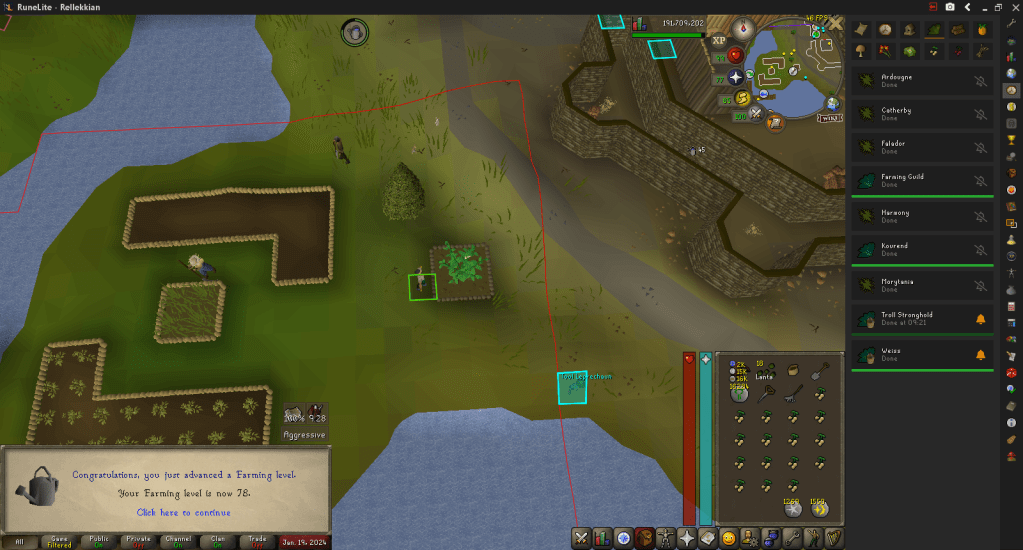Open the world map globe orb
1023x550 pixels.
[x=832, y=103]
